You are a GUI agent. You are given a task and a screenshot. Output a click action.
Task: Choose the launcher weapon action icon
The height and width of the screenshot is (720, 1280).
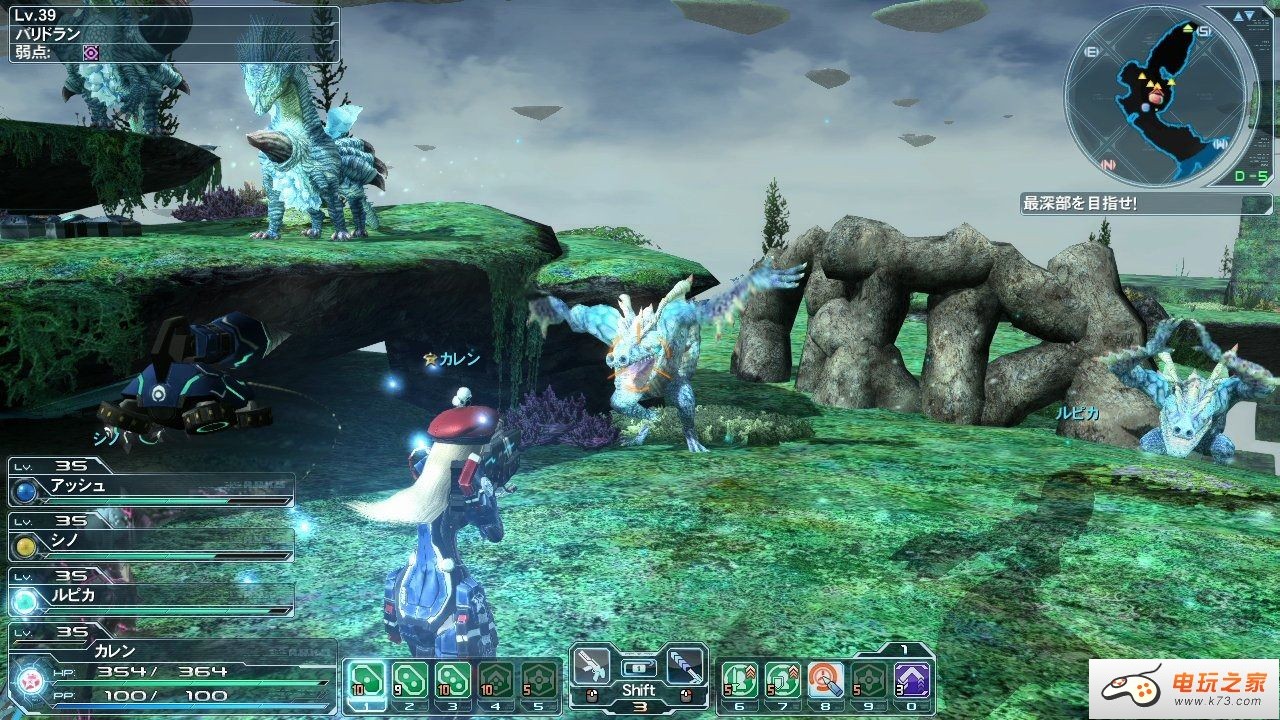(x=685, y=665)
